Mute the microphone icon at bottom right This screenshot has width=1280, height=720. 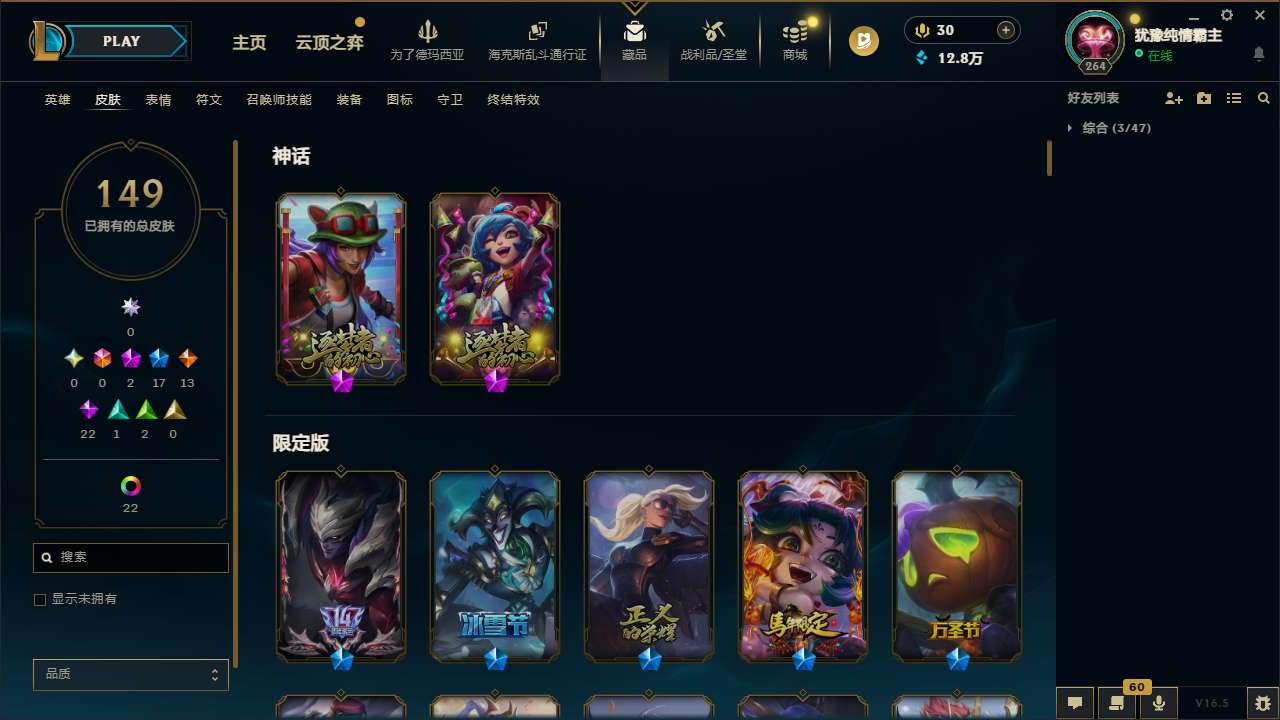click(x=1160, y=703)
